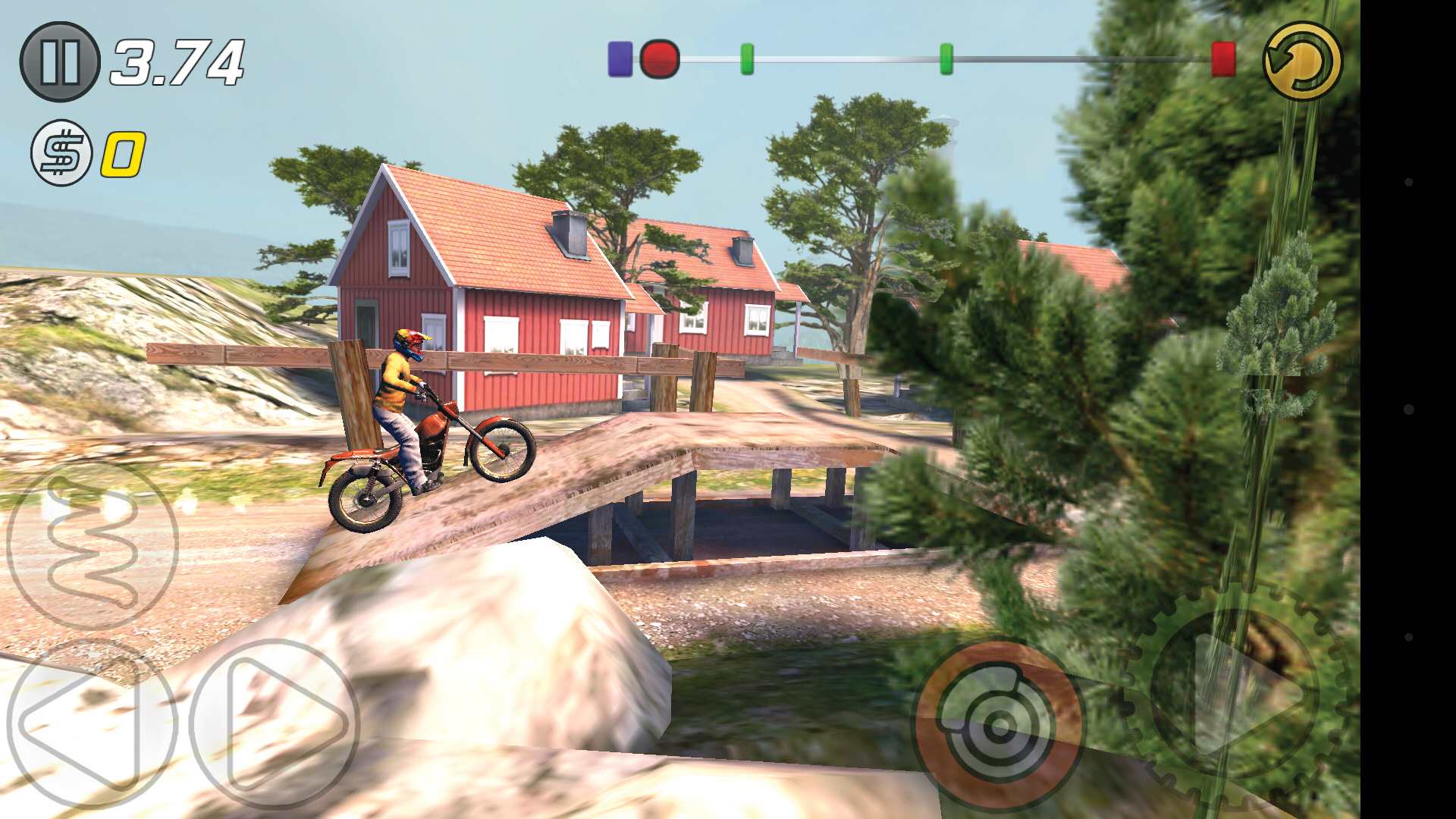Tap the lean forward right arrow control
This screenshot has height=819, width=1456.
coord(275,723)
